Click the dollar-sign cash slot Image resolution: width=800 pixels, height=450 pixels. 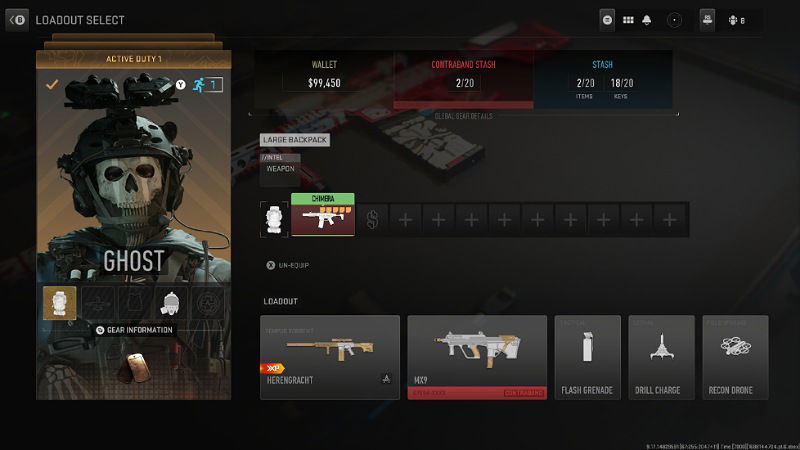click(373, 219)
